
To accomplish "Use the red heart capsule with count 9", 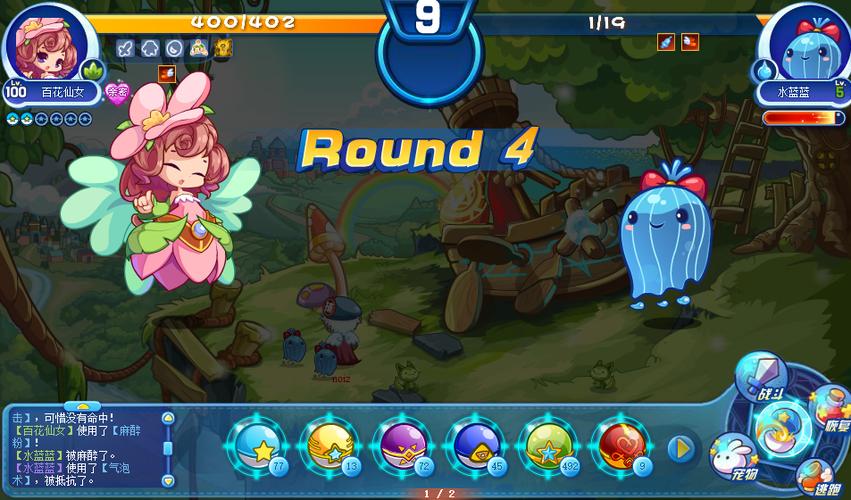I will pos(624,446).
